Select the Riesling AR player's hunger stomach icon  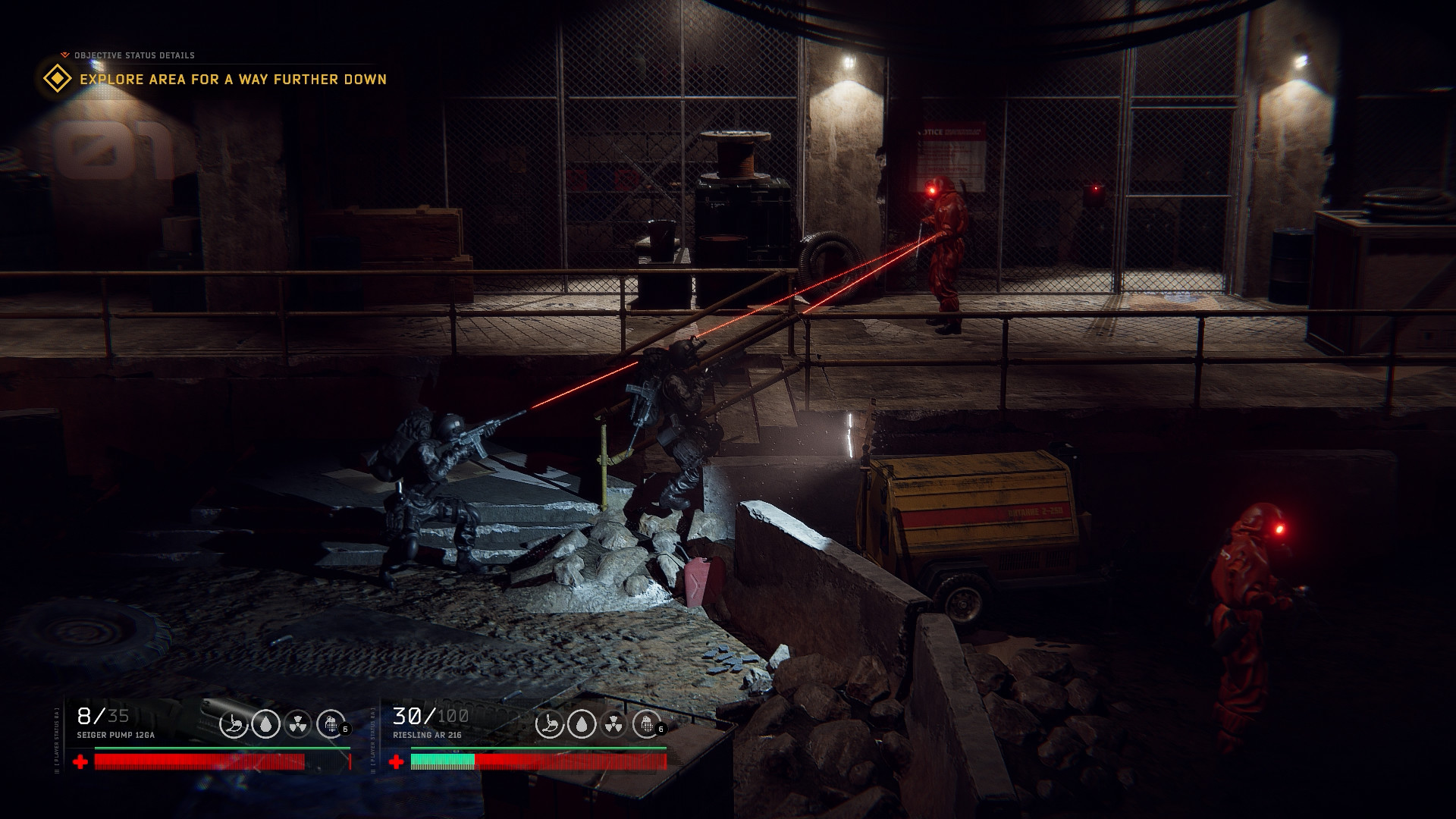click(x=549, y=724)
